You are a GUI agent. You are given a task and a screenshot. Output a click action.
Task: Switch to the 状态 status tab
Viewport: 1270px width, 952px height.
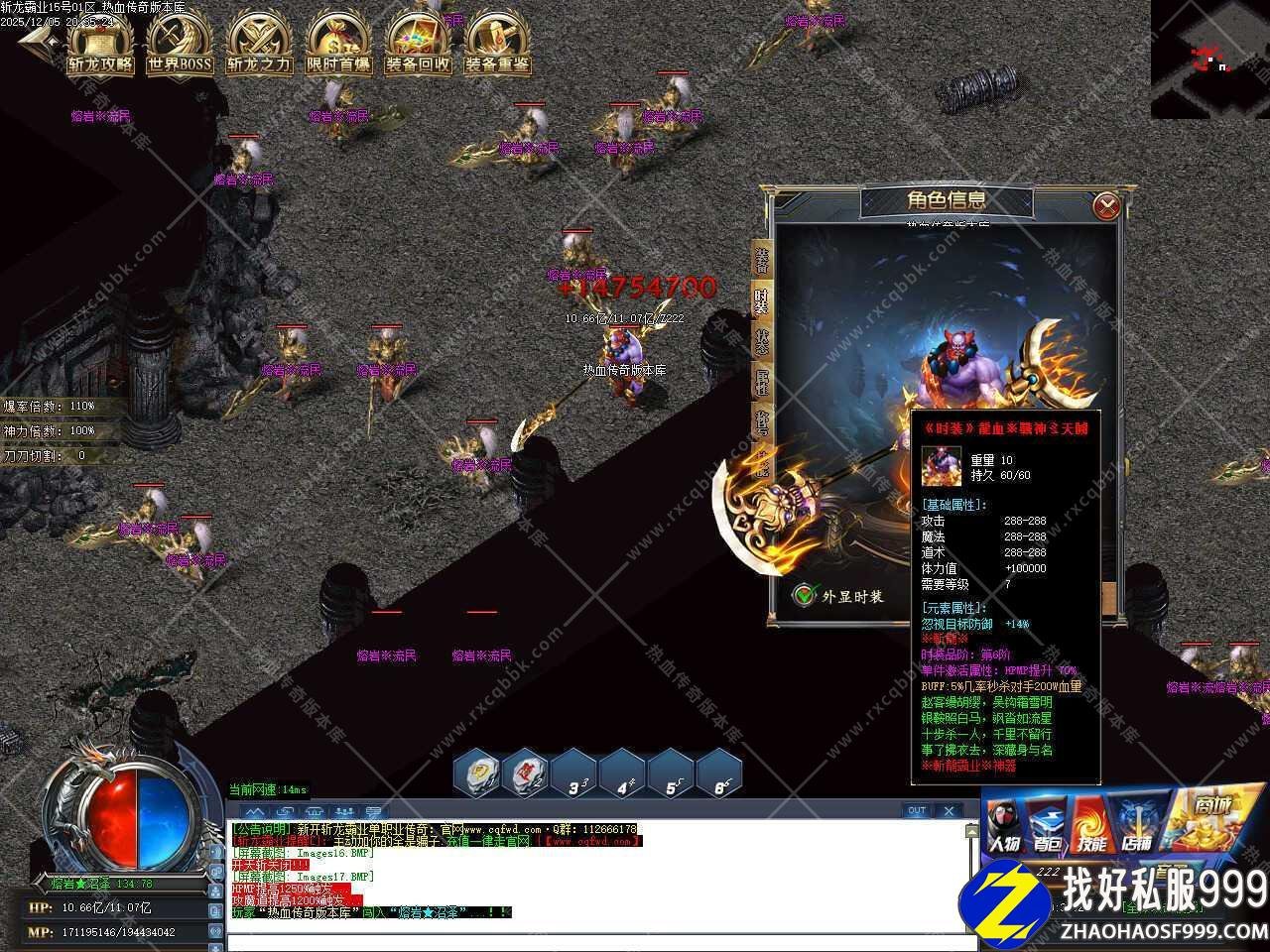click(x=762, y=342)
